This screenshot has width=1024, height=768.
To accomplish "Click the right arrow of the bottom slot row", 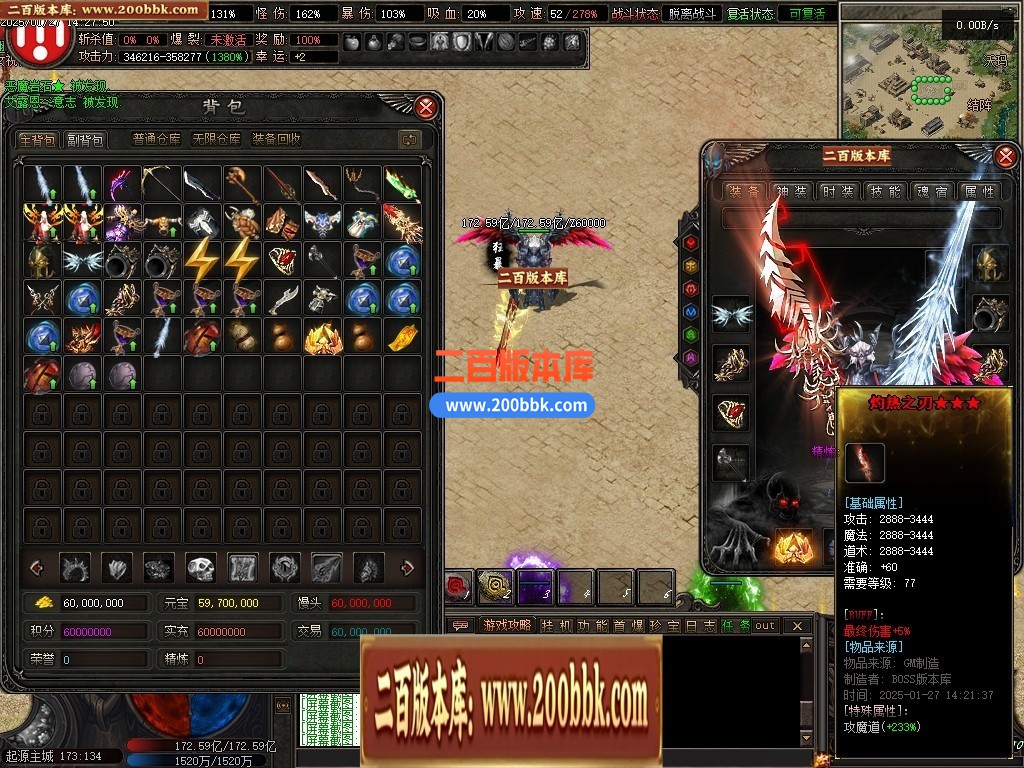I will pos(407,568).
